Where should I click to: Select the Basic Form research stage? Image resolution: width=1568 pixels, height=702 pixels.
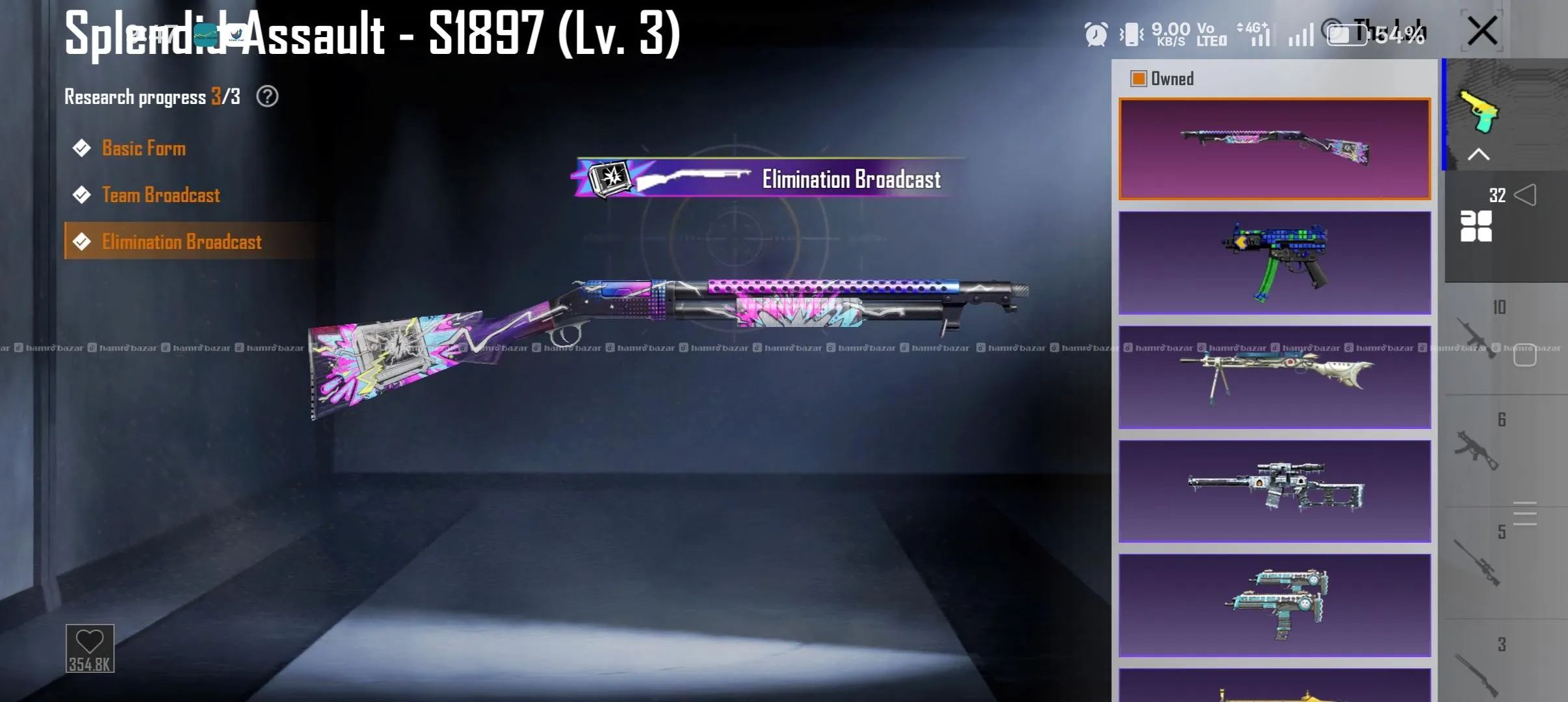coord(144,148)
